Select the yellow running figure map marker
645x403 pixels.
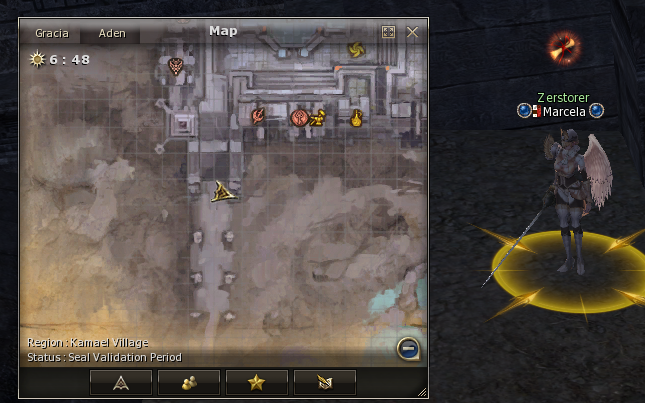coord(317,117)
